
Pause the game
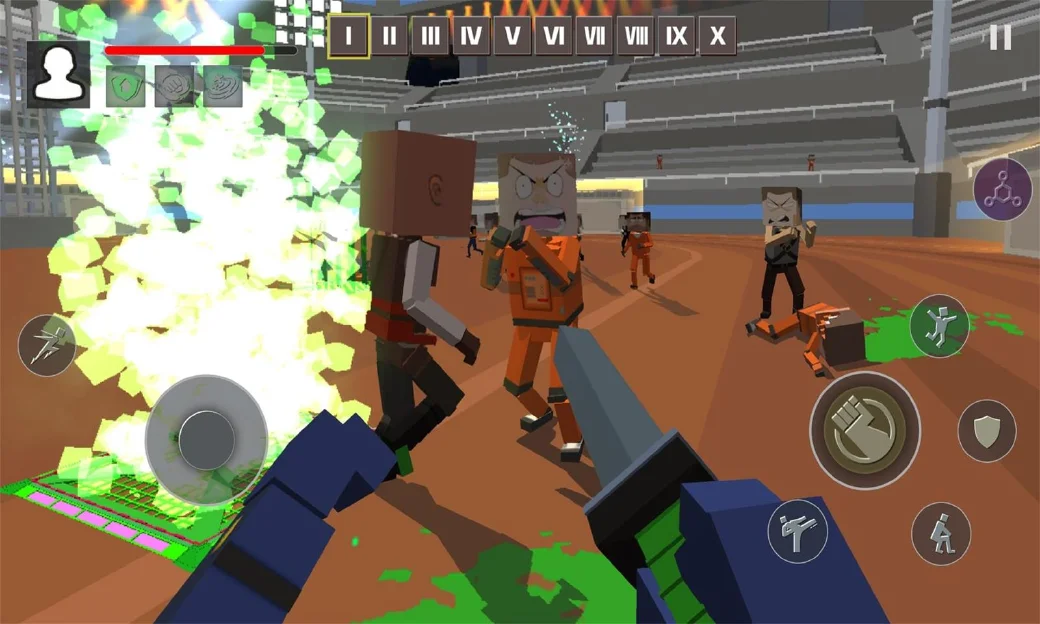(1000, 38)
